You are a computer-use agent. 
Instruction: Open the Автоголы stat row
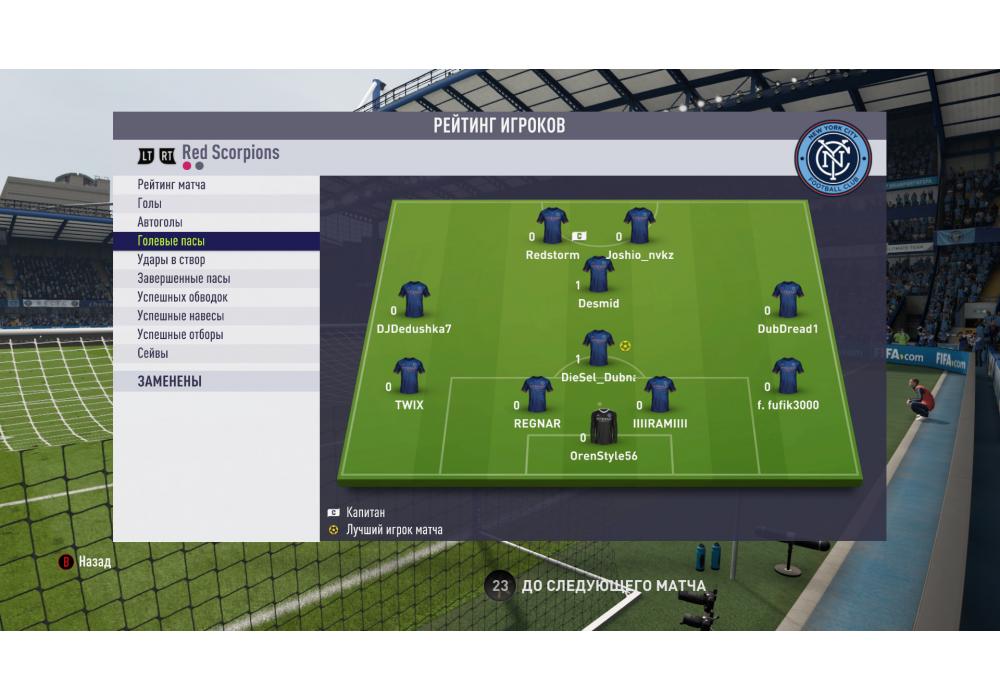coord(160,222)
